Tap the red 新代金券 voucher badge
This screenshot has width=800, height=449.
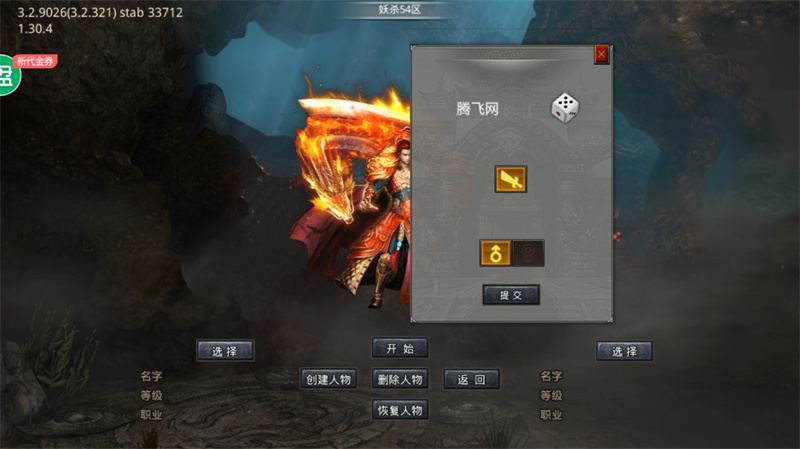point(35,61)
